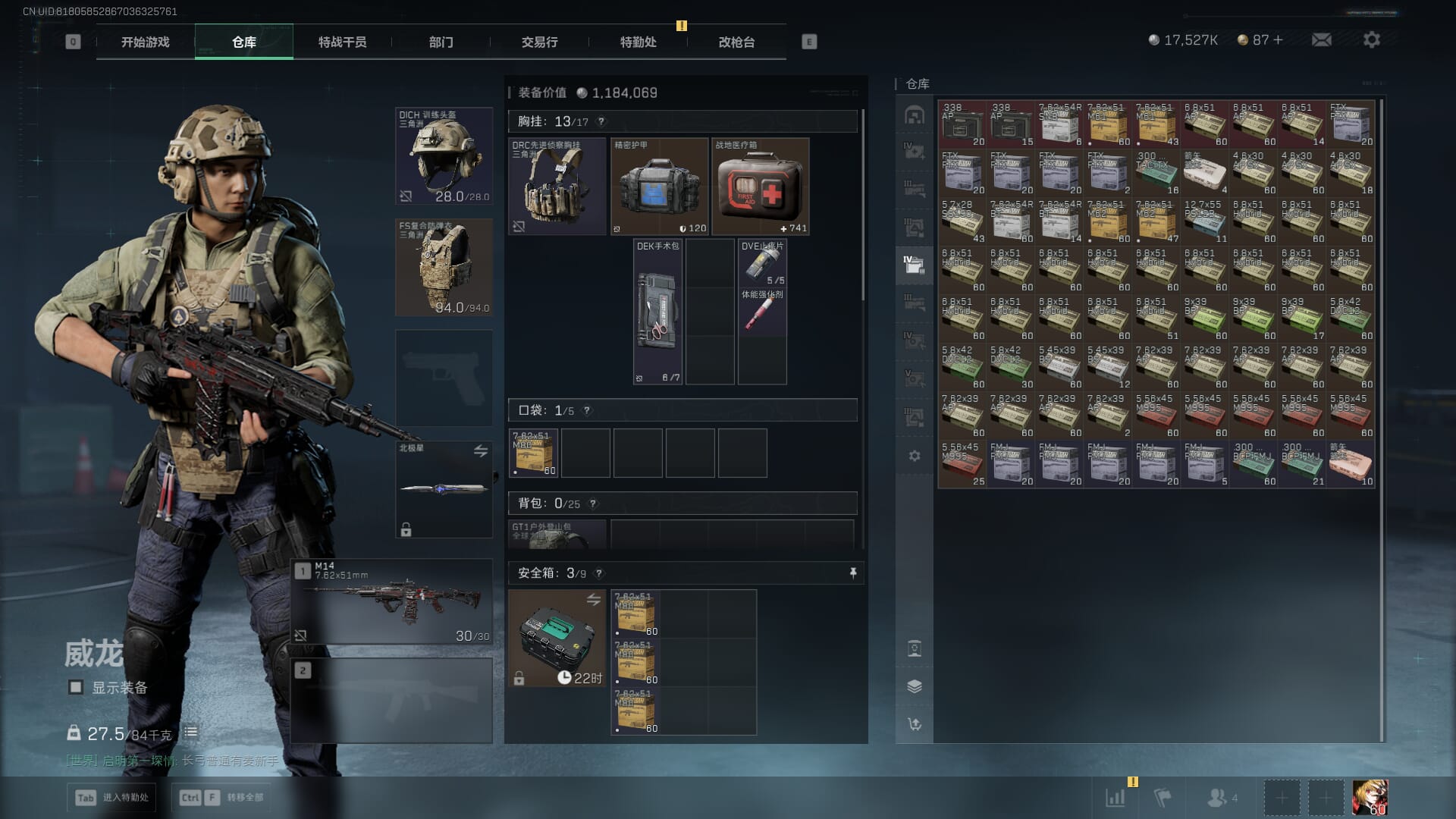Choose the M14 primary weapon slot
Viewport: 1456px width, 819px height.
pyautogui.click(x=391, y=602)
